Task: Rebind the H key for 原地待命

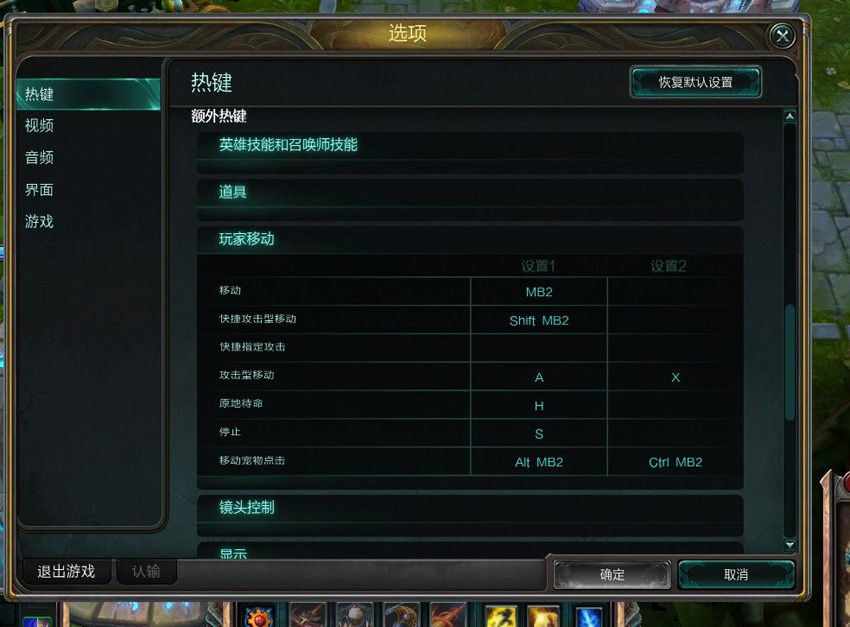Action: (x=539, y=405)
